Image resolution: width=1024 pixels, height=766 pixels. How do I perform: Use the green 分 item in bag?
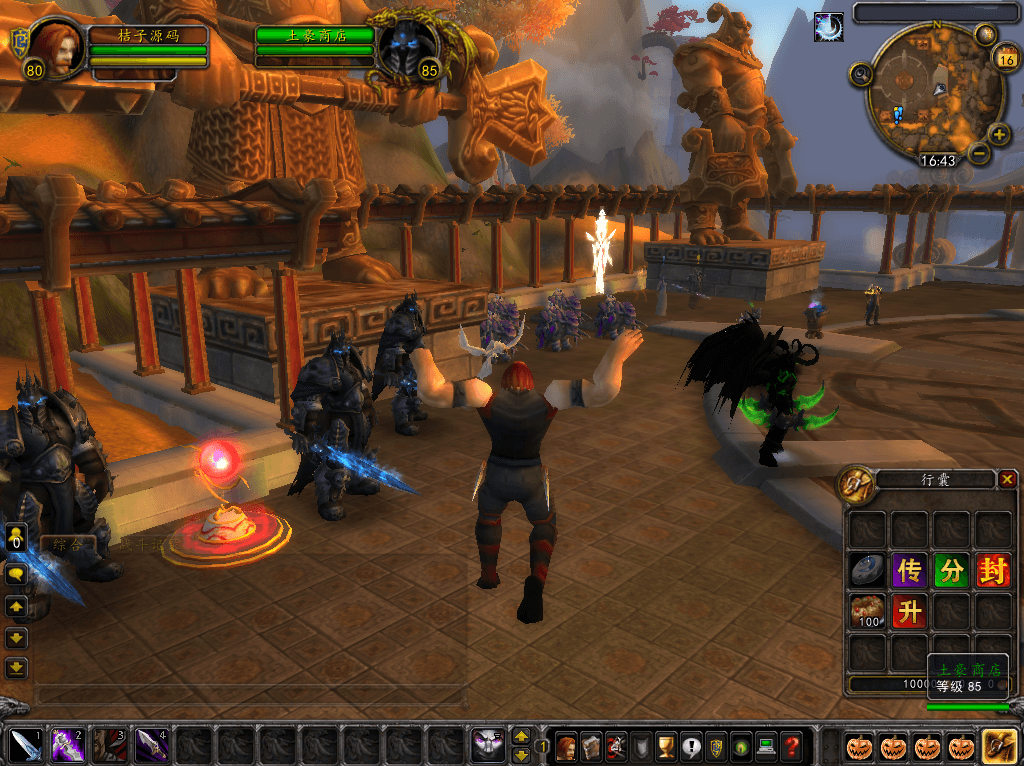951,570
